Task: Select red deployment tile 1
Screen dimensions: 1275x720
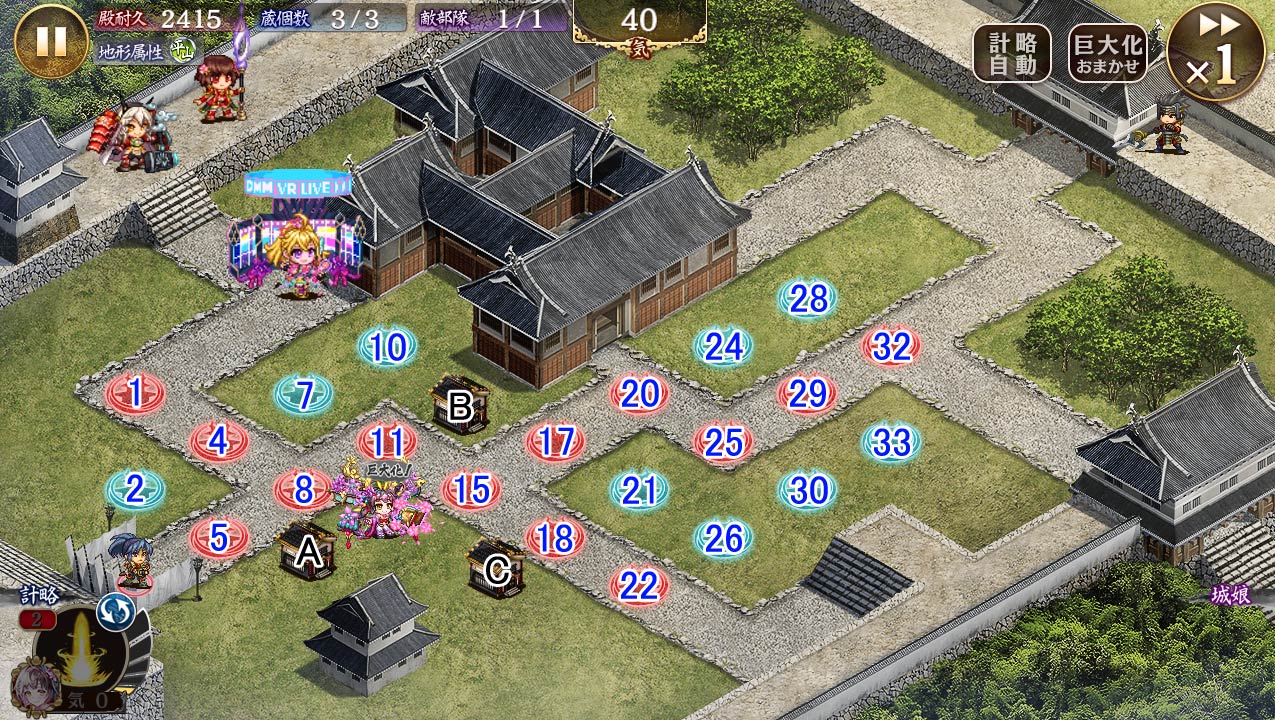Action: click(135, 394)
